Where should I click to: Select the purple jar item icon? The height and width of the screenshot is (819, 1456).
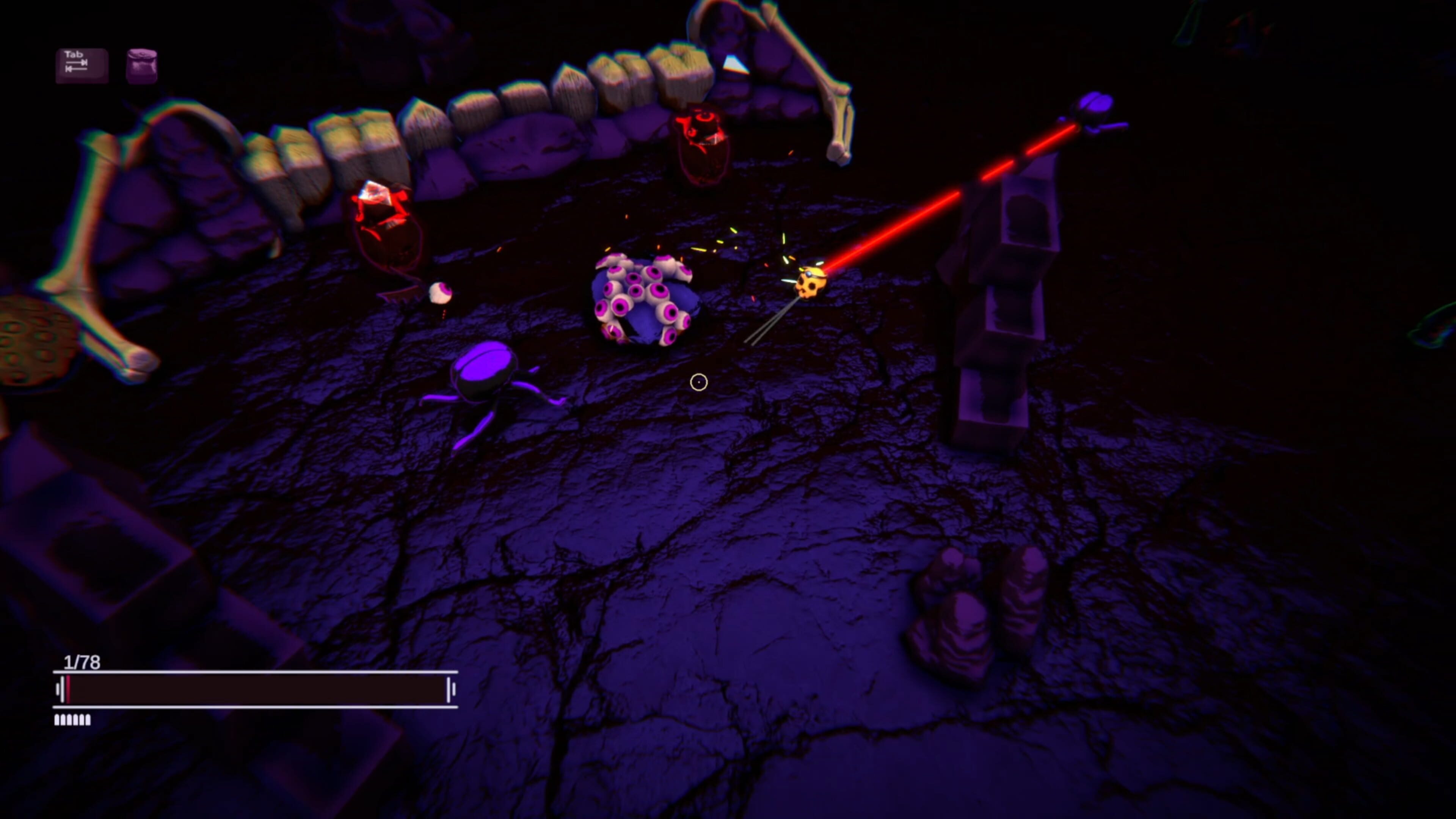point(141,66)
